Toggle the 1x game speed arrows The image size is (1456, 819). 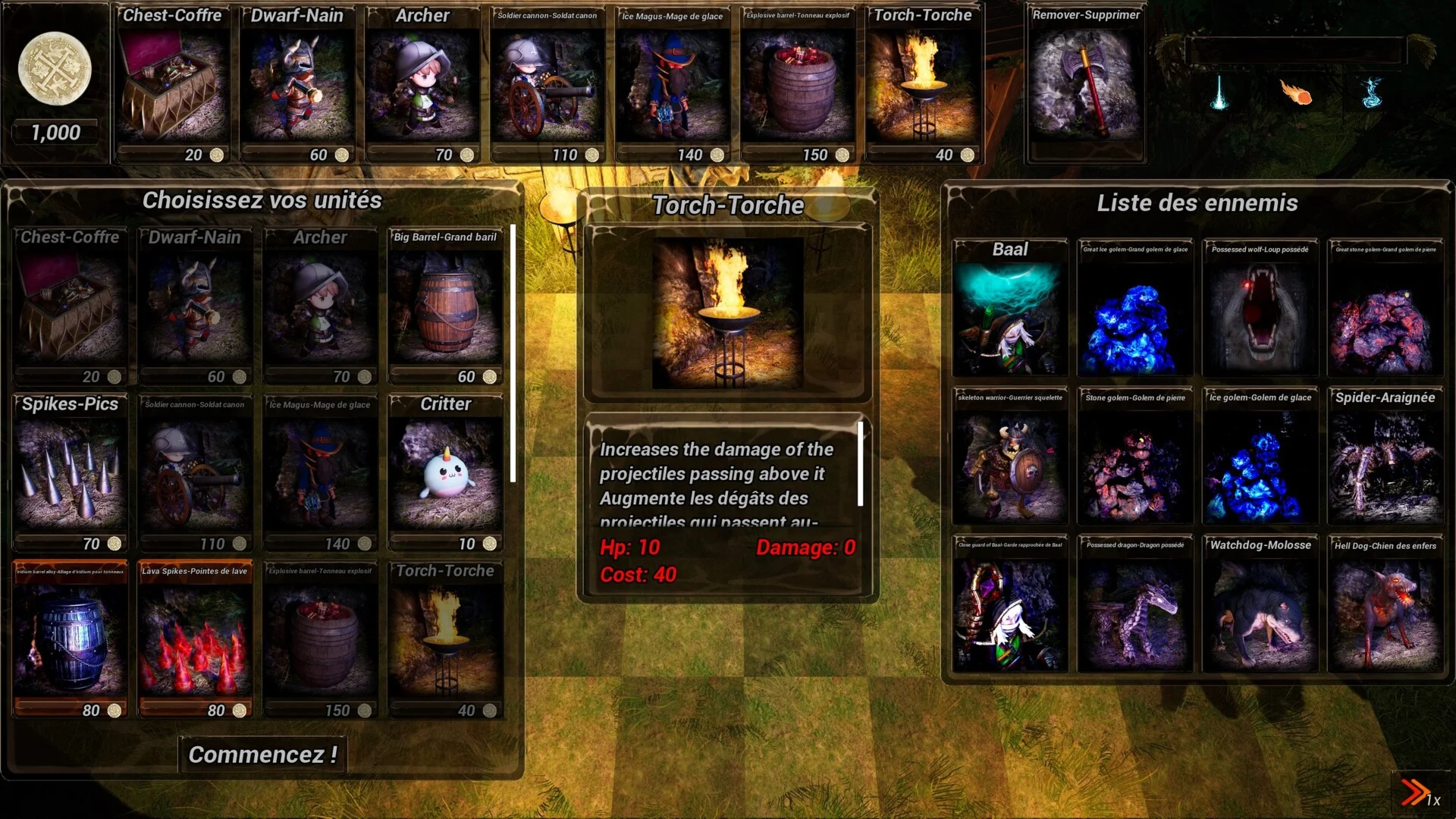click(x=1417, y=793)
